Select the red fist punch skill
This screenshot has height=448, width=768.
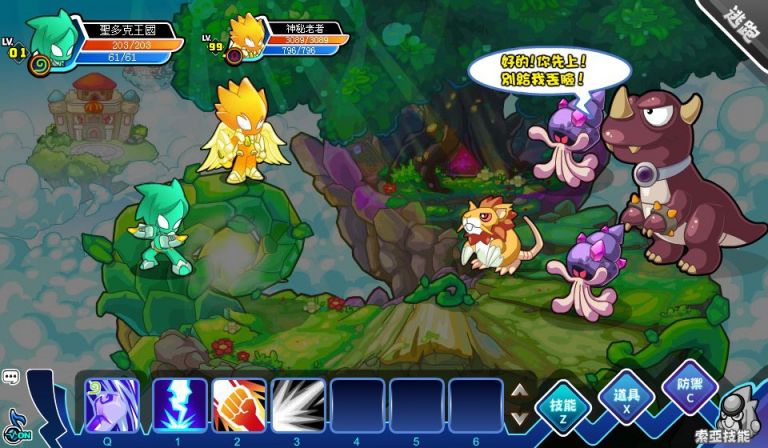pyautogui.click(x=239, y=406)
